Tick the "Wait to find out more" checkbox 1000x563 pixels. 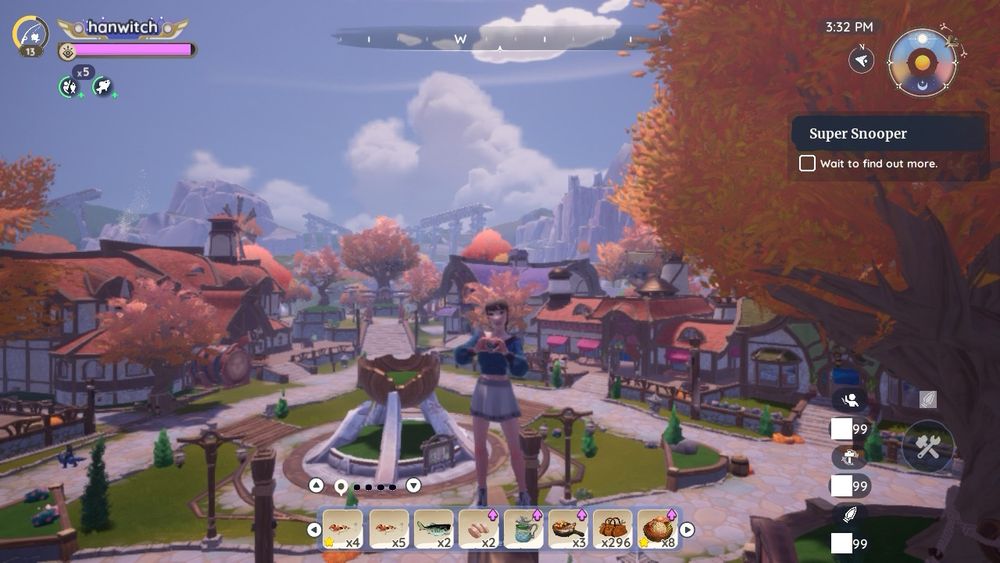pos(807,163)
